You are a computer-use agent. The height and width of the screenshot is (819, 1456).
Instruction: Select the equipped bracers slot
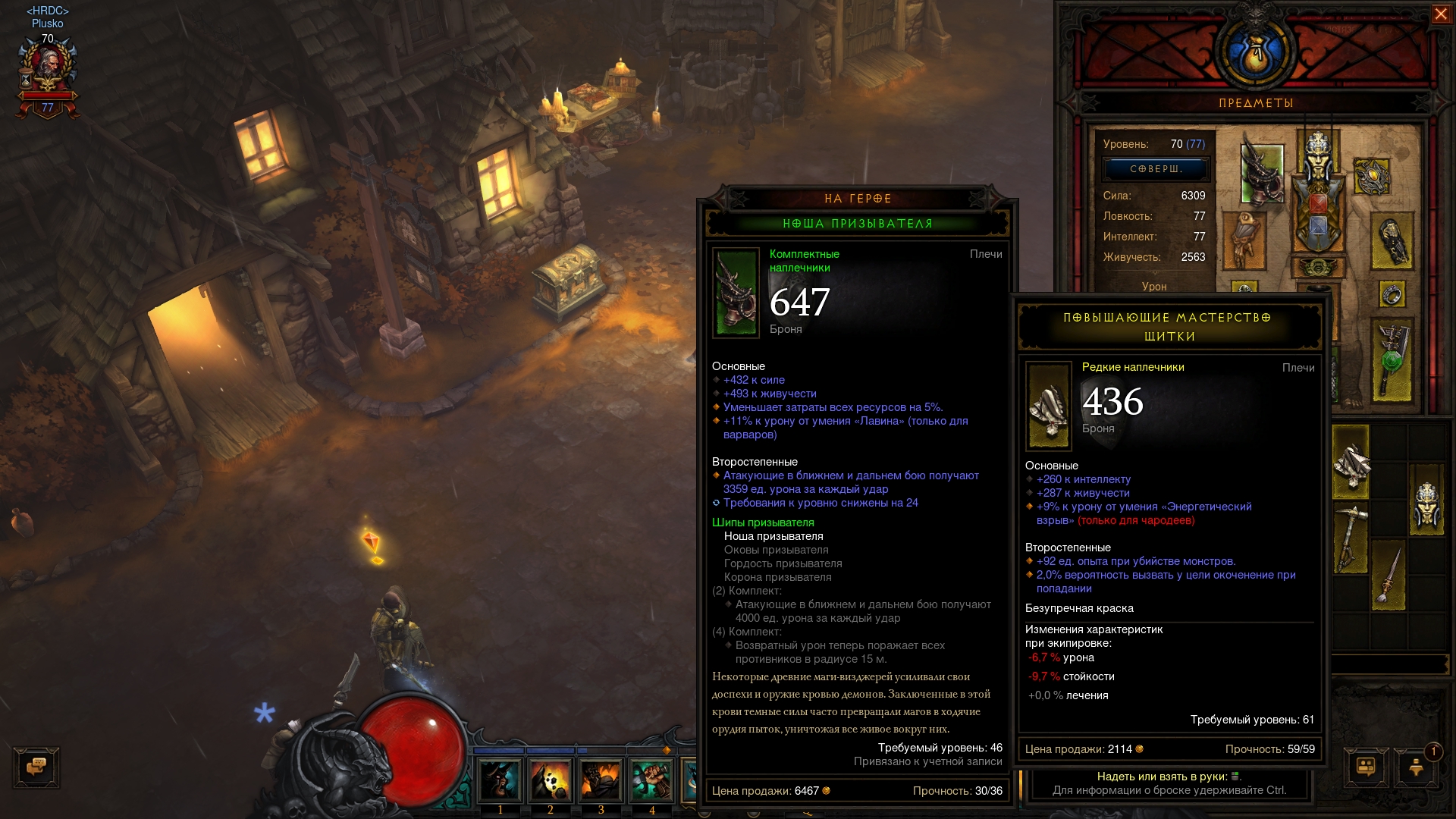[x=1392, y=241]
